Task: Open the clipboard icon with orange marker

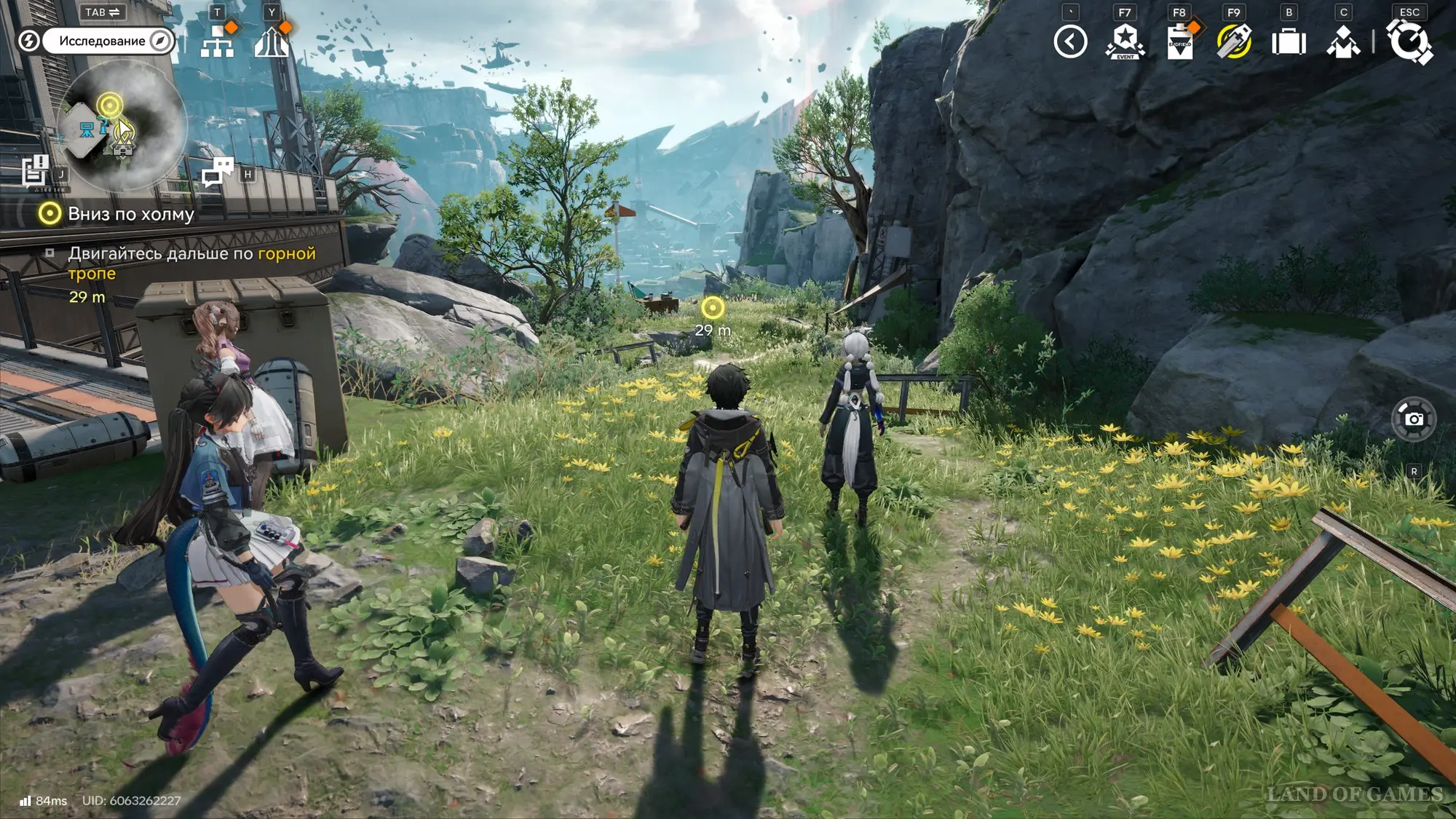Action: point(1179,41)
